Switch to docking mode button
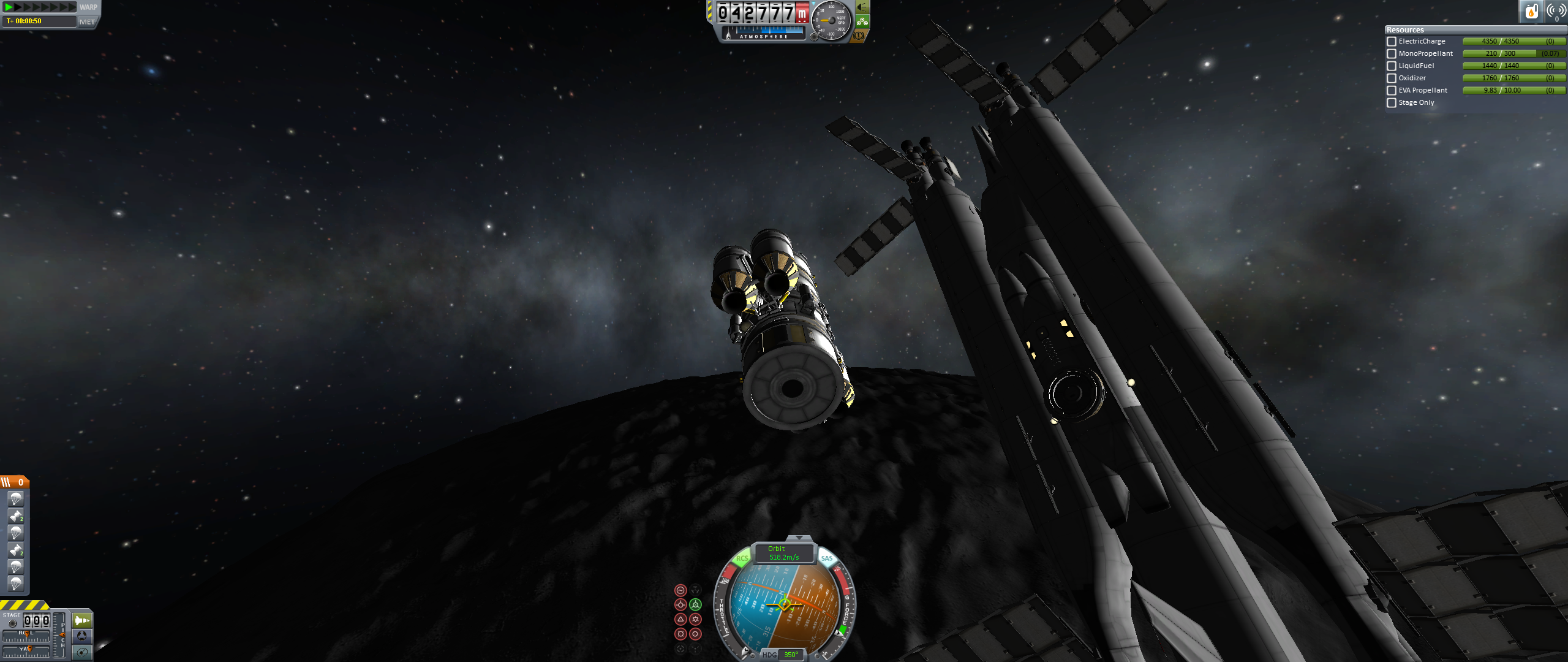This screenshot has height=662, width=1568. pos(82,636)
